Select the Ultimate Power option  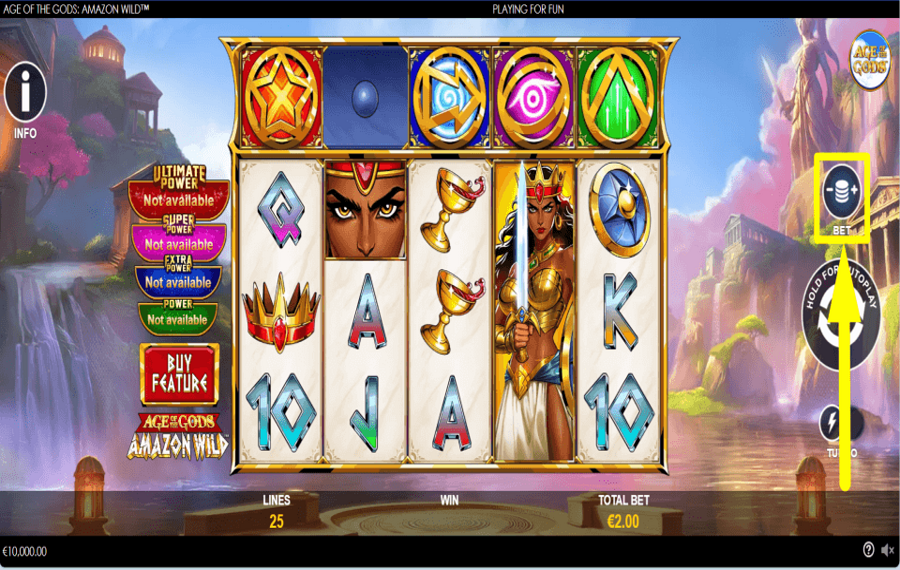(x=179, y=199)
